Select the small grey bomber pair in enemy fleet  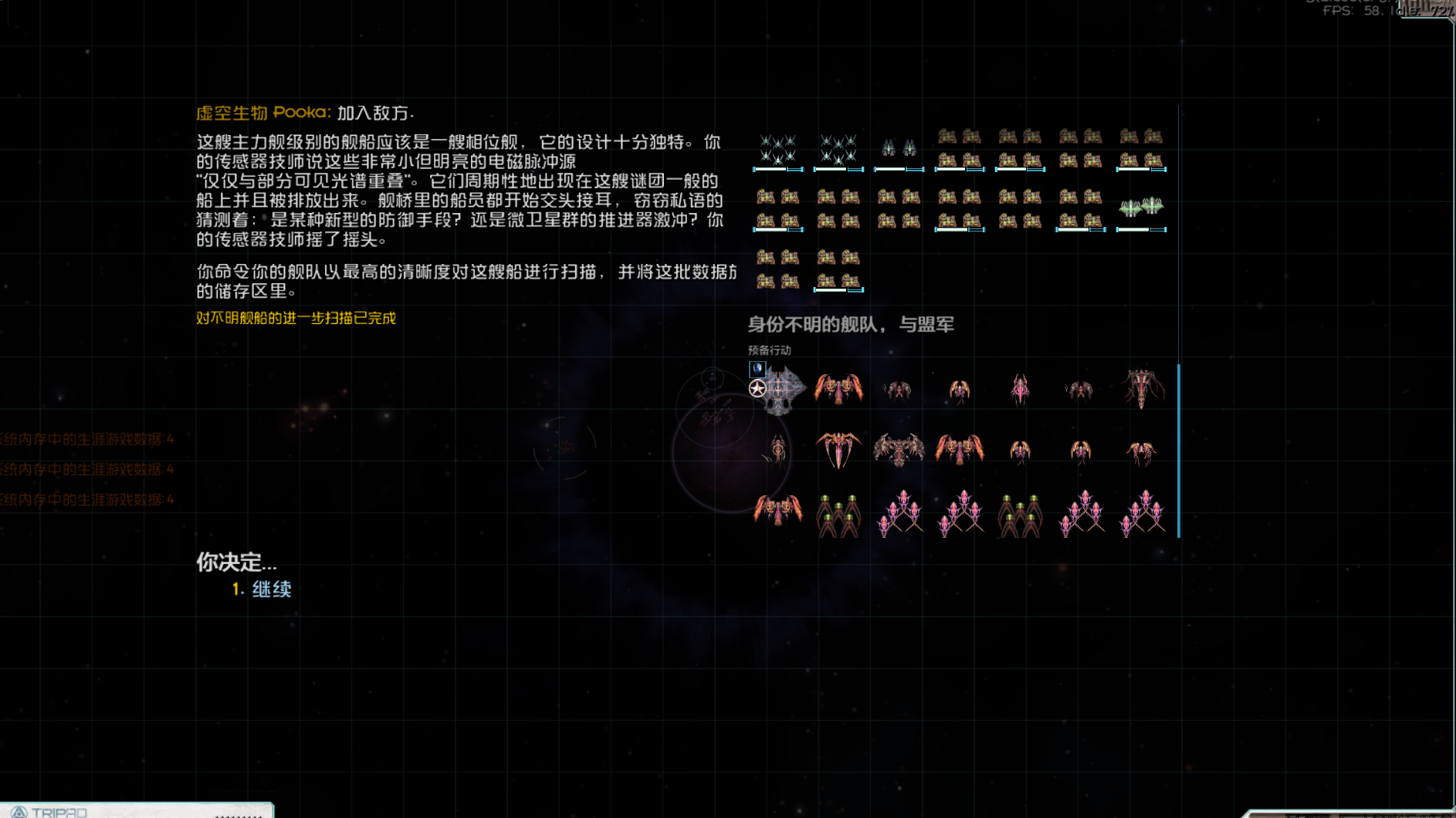click(x=898, y=146)
